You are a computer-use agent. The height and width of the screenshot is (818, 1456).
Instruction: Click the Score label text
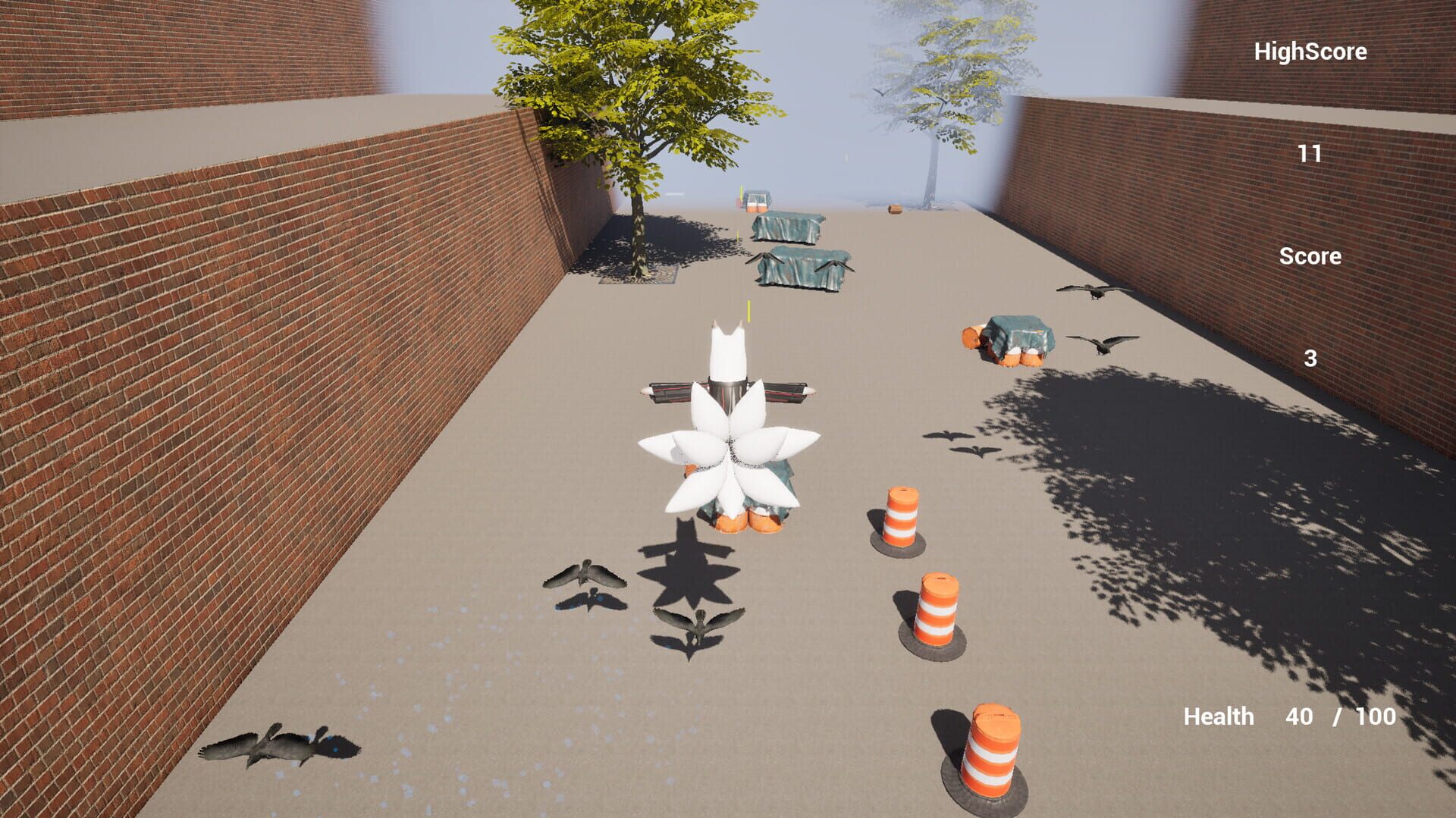(x=1310, y=256)
